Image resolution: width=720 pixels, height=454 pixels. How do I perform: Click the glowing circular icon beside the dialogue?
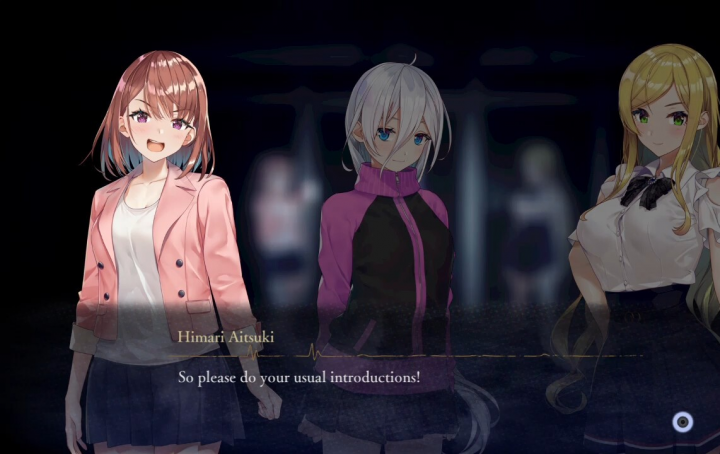coord(682,422)
